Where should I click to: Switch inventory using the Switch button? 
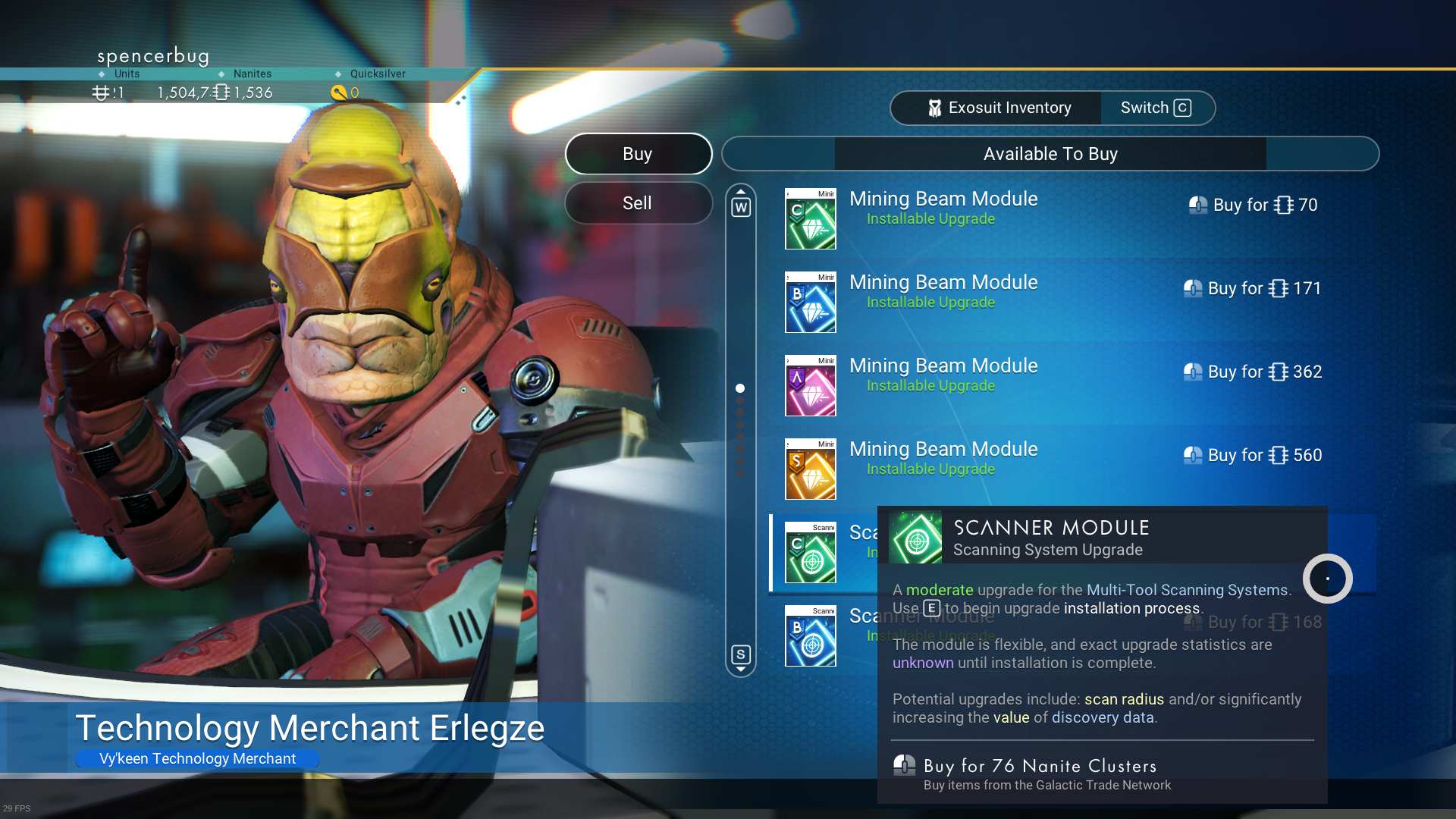1156,108
